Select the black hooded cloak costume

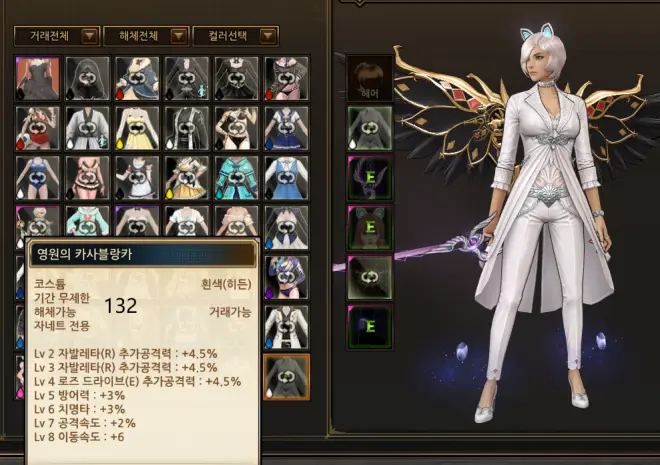click(86, 78)
